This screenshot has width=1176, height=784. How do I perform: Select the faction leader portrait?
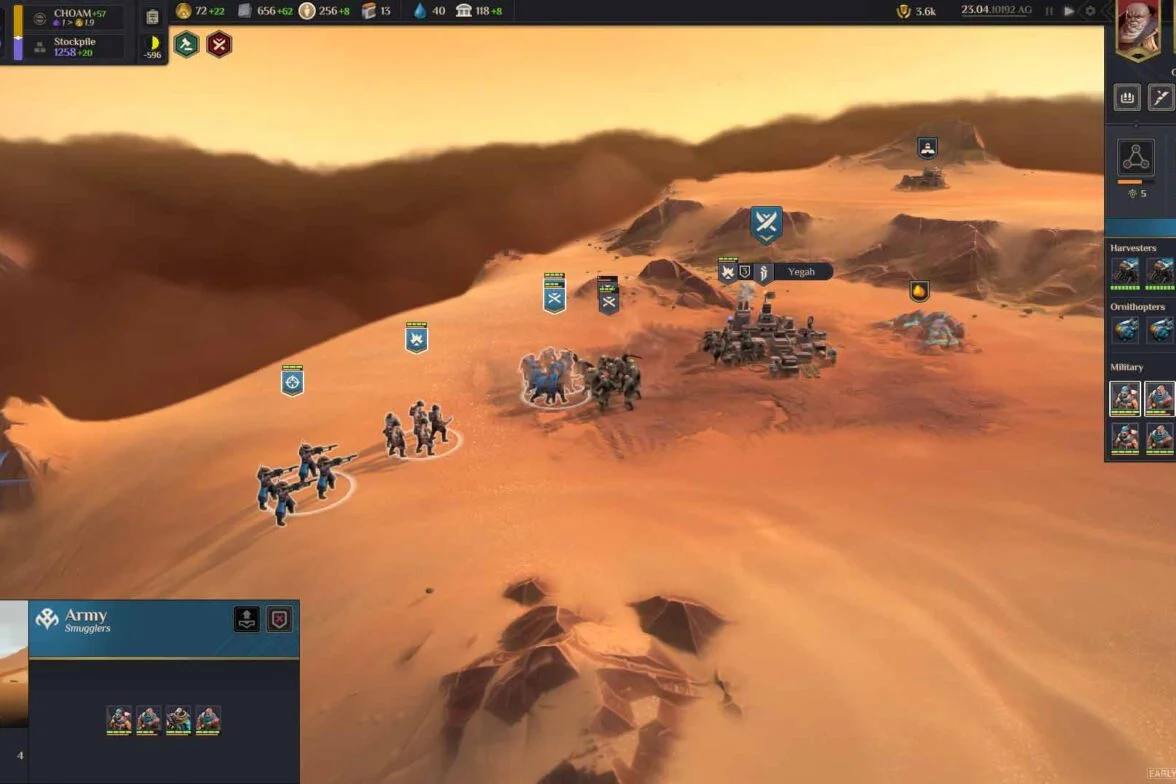[1139, 28]
